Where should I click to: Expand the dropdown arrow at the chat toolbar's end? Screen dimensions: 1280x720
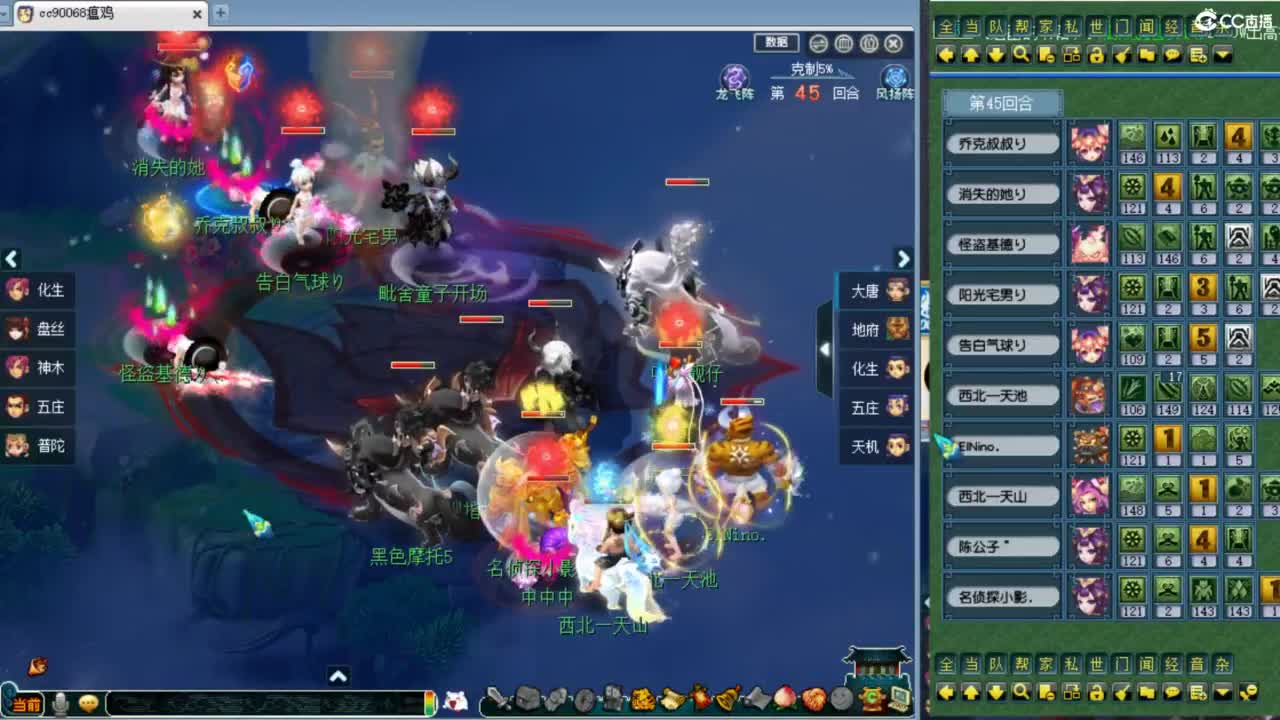(1222, 57)
